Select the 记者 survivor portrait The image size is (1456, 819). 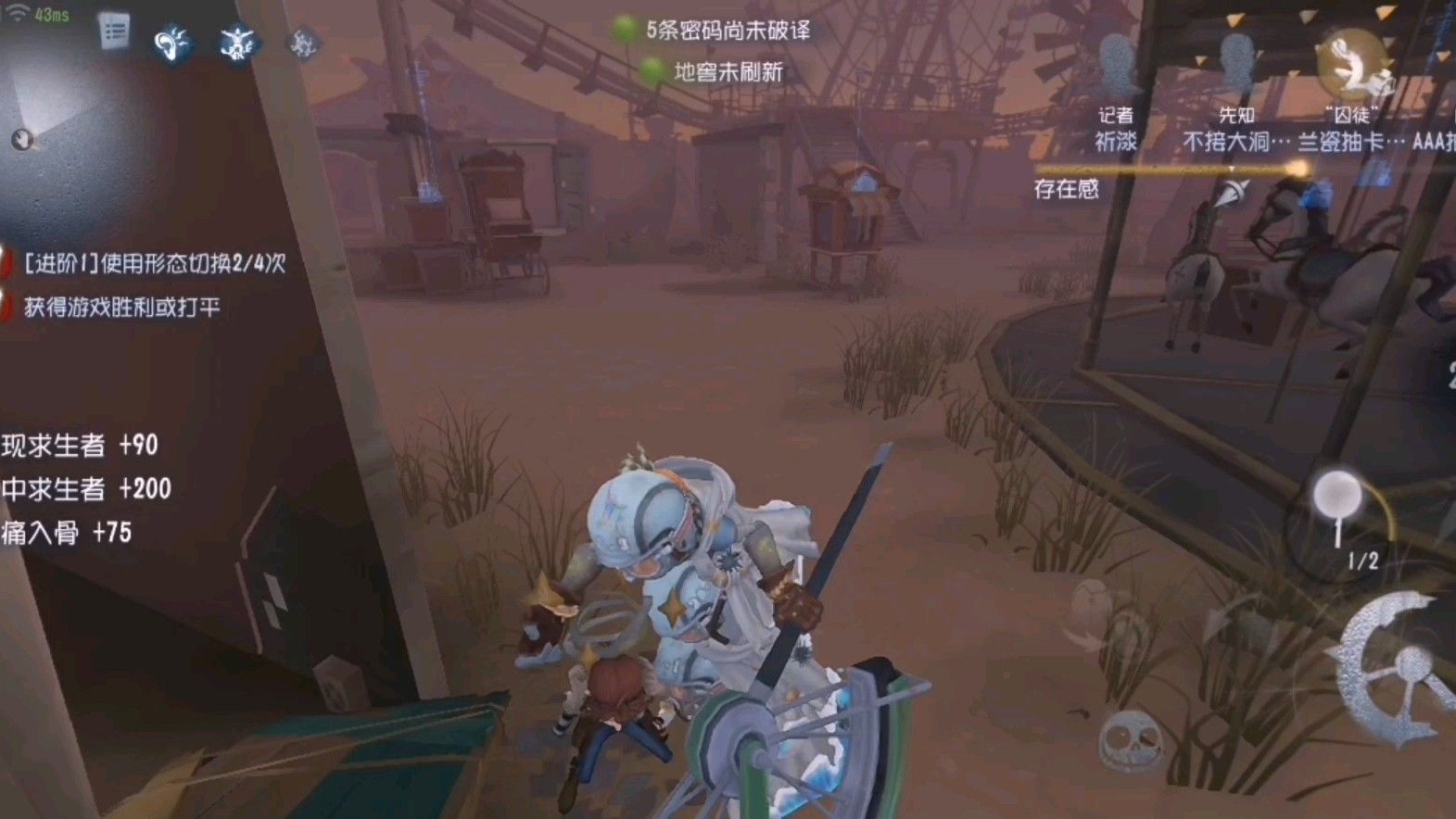click(1118, 62)
